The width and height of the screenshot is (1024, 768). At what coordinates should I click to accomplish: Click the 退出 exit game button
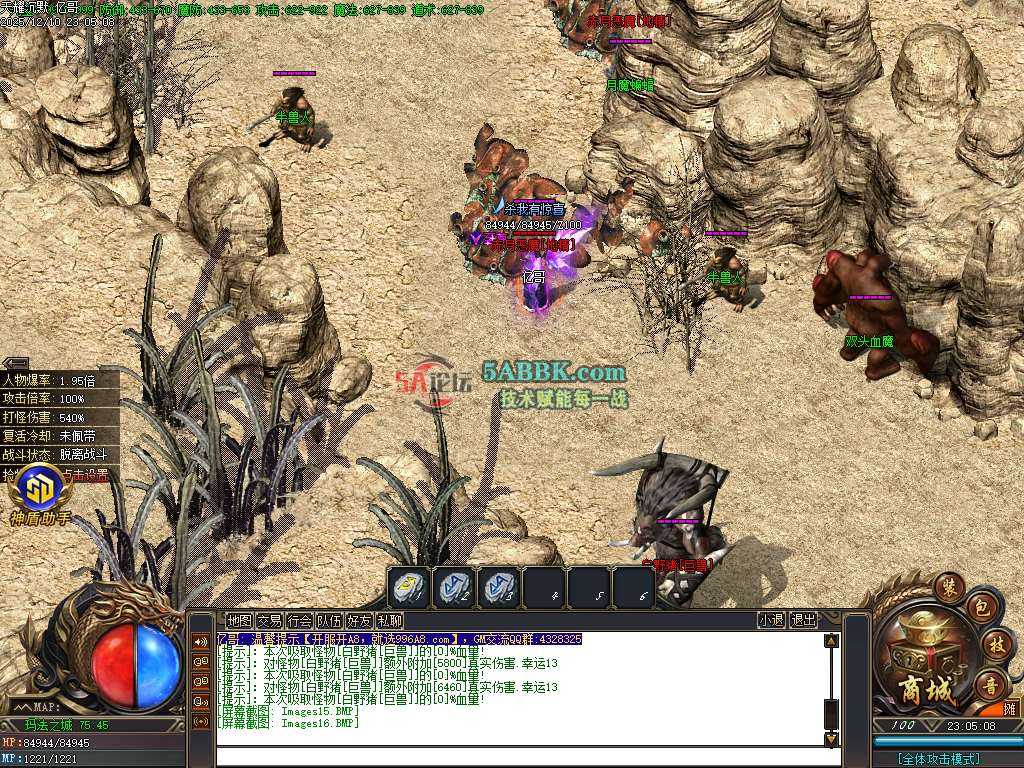[x=803, y=620]
